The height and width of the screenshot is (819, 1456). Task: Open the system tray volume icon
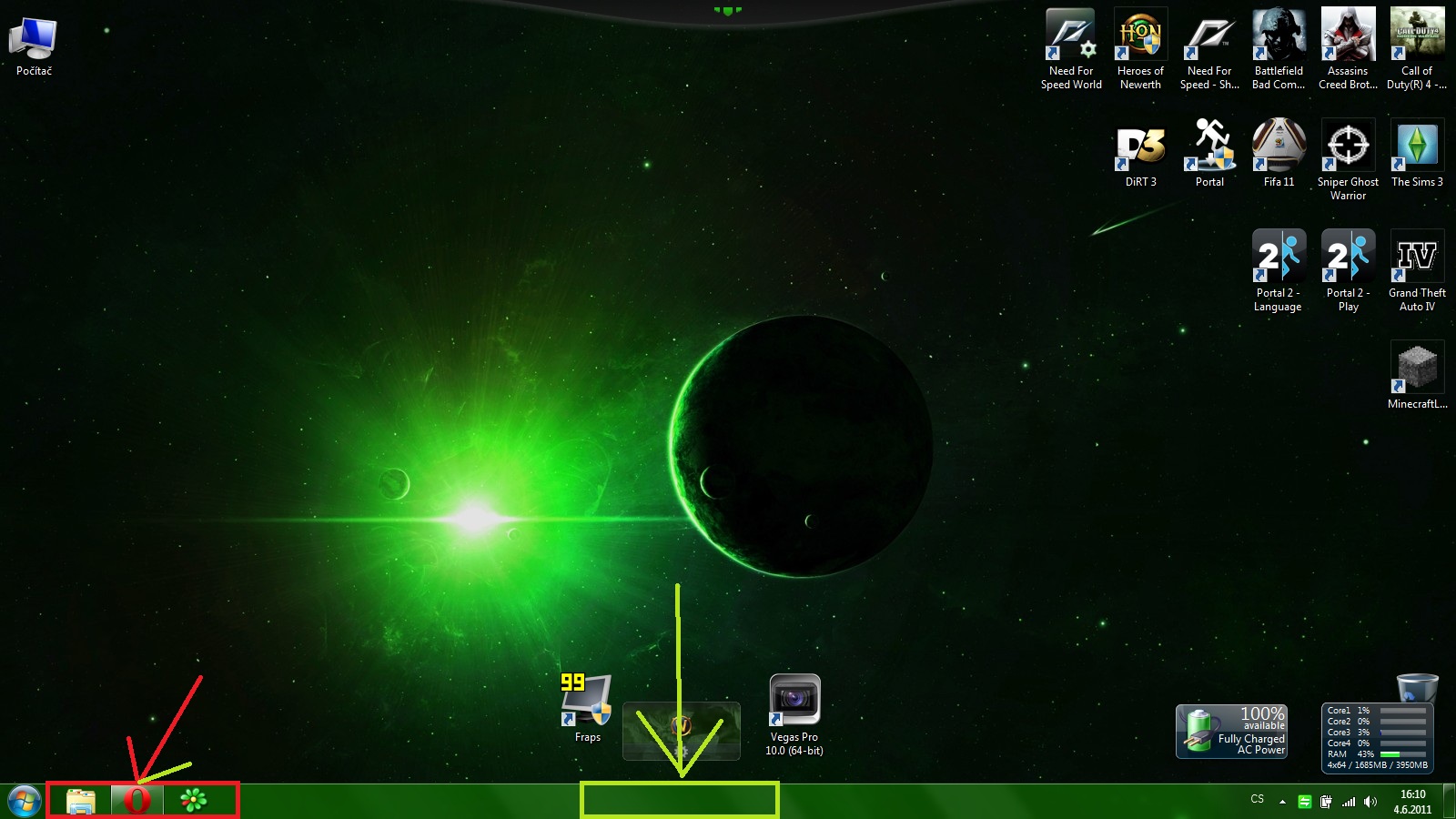pos(1370,802)
